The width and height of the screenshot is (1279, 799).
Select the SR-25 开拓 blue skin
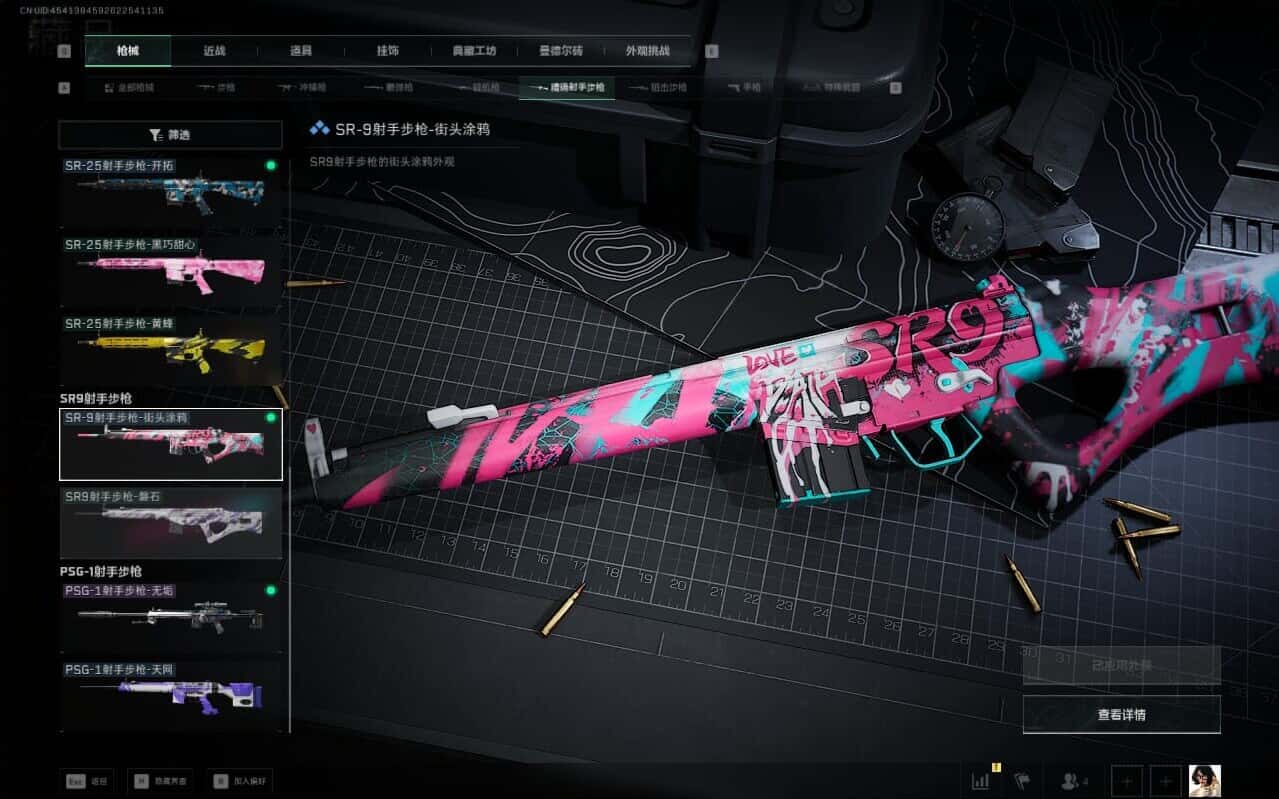click(170, 190)
